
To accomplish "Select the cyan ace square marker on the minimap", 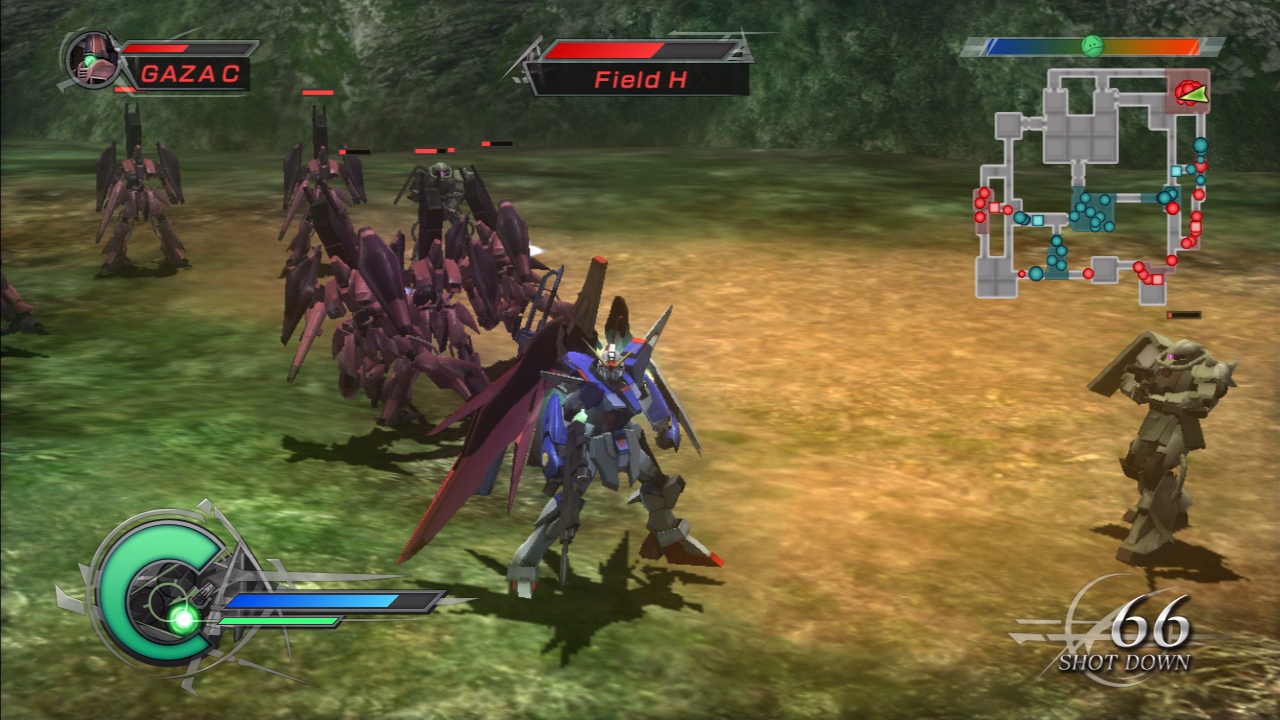I will 1038,220.
